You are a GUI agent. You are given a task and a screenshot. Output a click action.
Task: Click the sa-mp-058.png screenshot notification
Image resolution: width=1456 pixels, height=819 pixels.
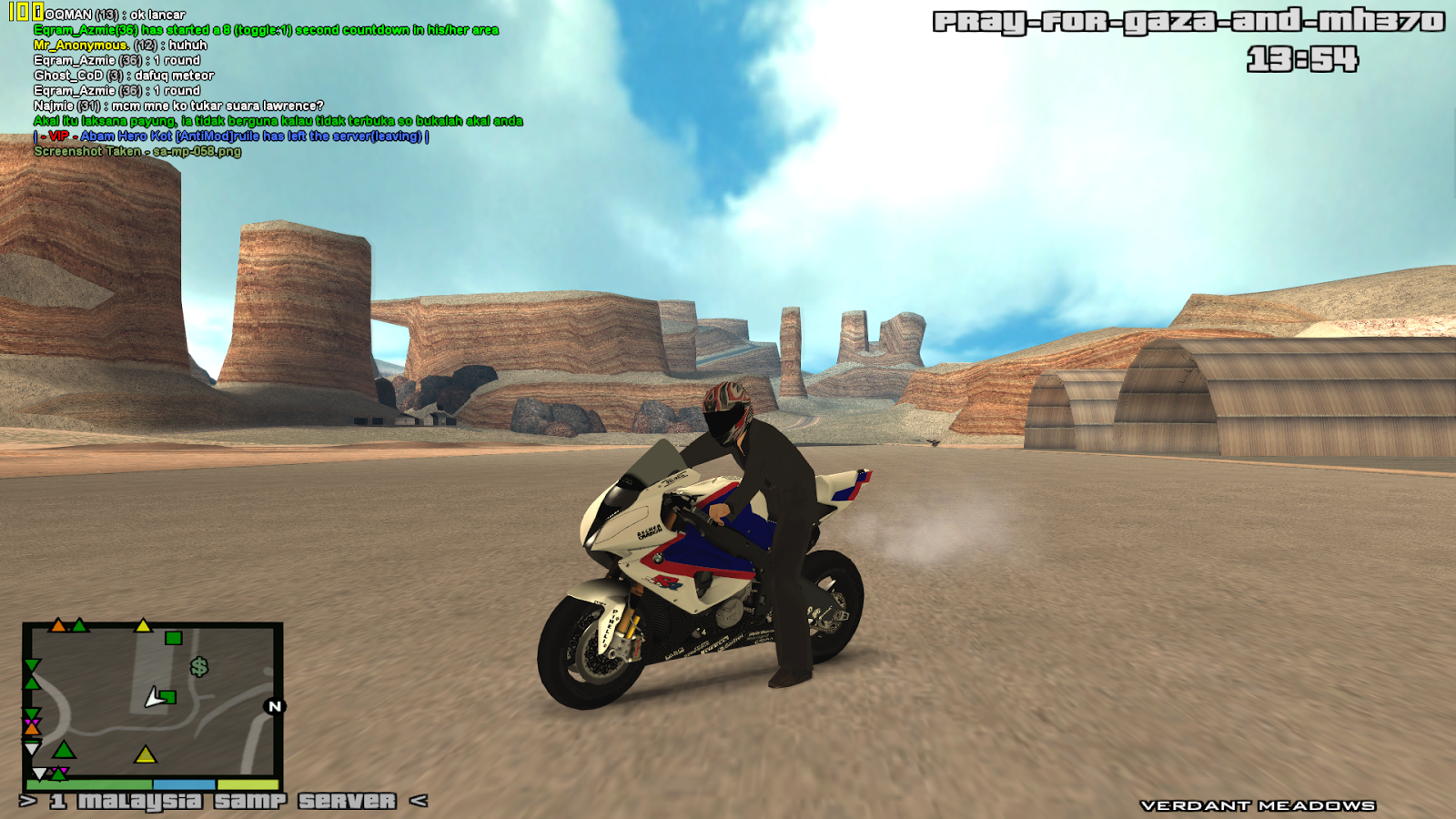pos(136,152)
